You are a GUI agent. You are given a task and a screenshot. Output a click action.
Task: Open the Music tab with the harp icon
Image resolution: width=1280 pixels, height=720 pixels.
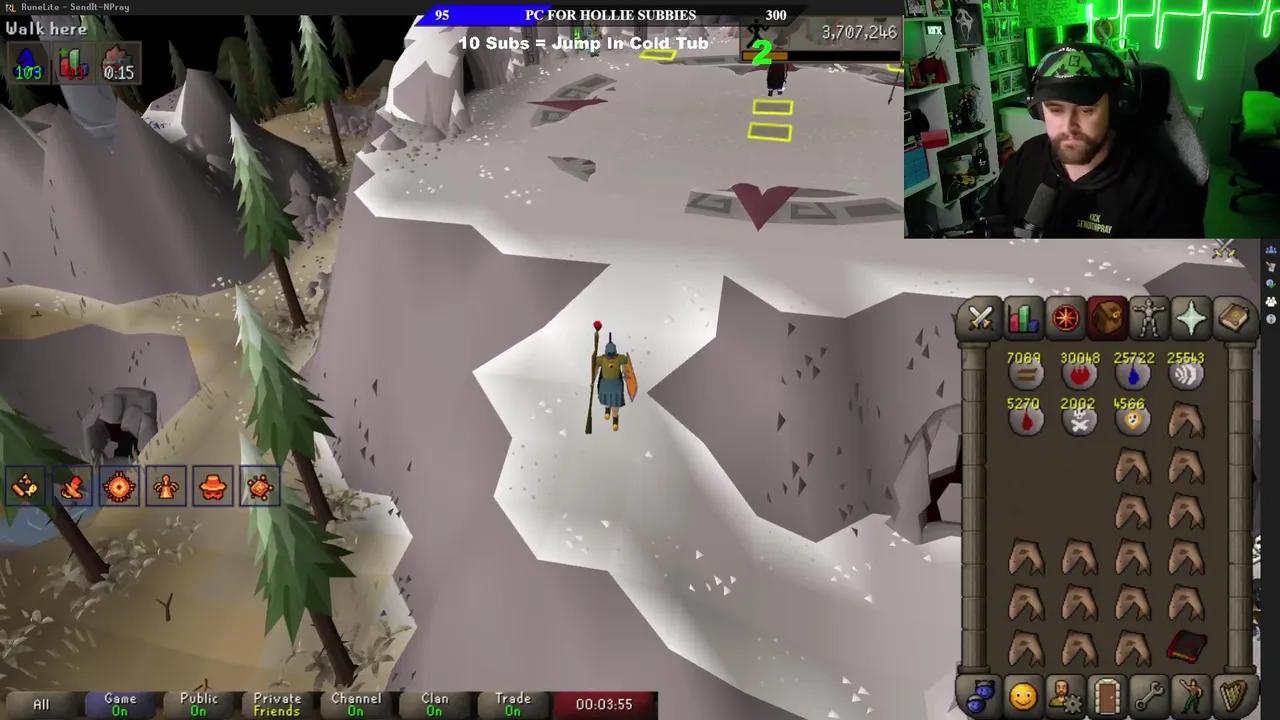point(1234,697)
